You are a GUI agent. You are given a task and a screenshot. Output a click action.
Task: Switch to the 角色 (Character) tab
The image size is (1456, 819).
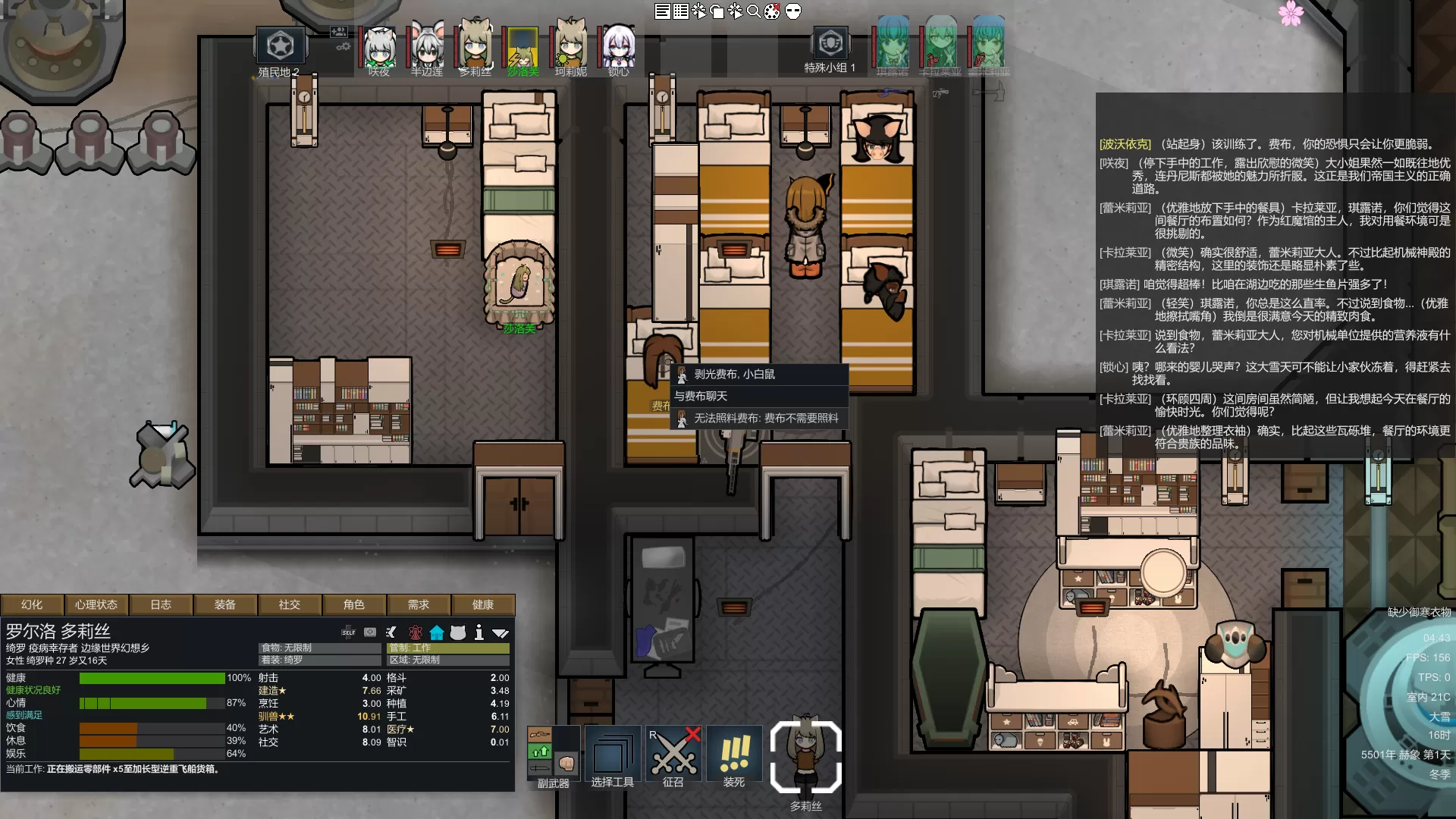click(x=354, y=604)
